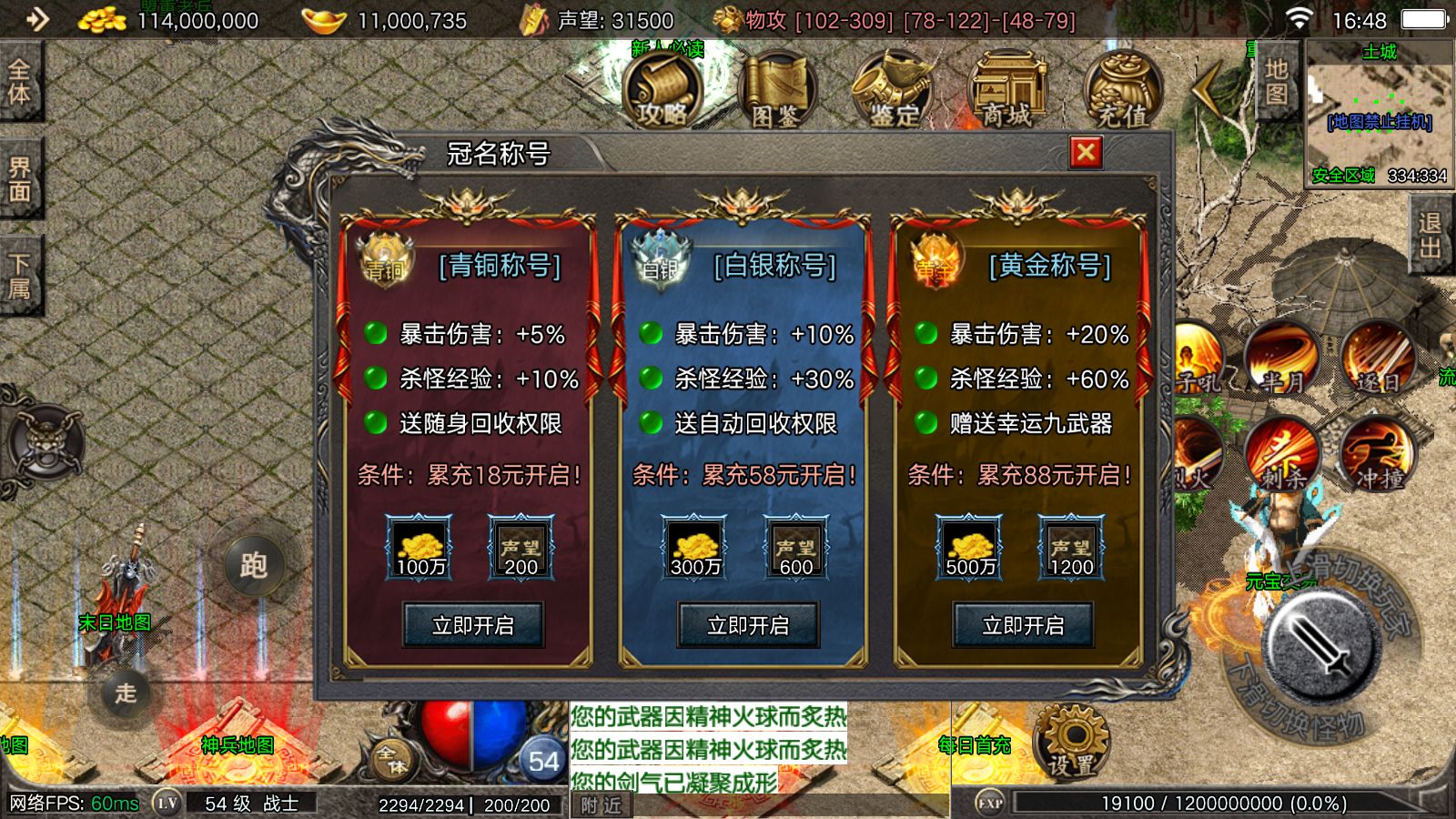Click the minimap of 土城
Image resolution: width=1456 pixels, height=819 pixels.
1379,114
